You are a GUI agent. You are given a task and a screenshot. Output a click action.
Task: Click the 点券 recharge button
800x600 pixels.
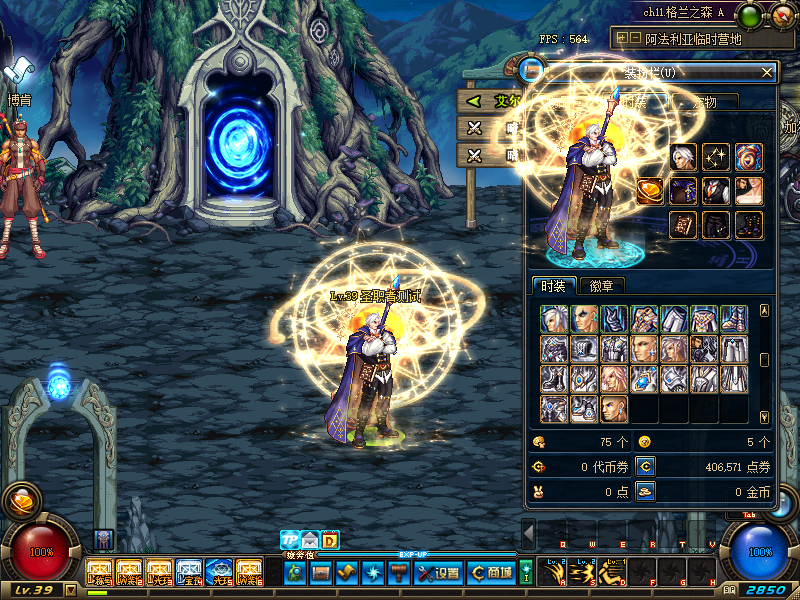646,466
